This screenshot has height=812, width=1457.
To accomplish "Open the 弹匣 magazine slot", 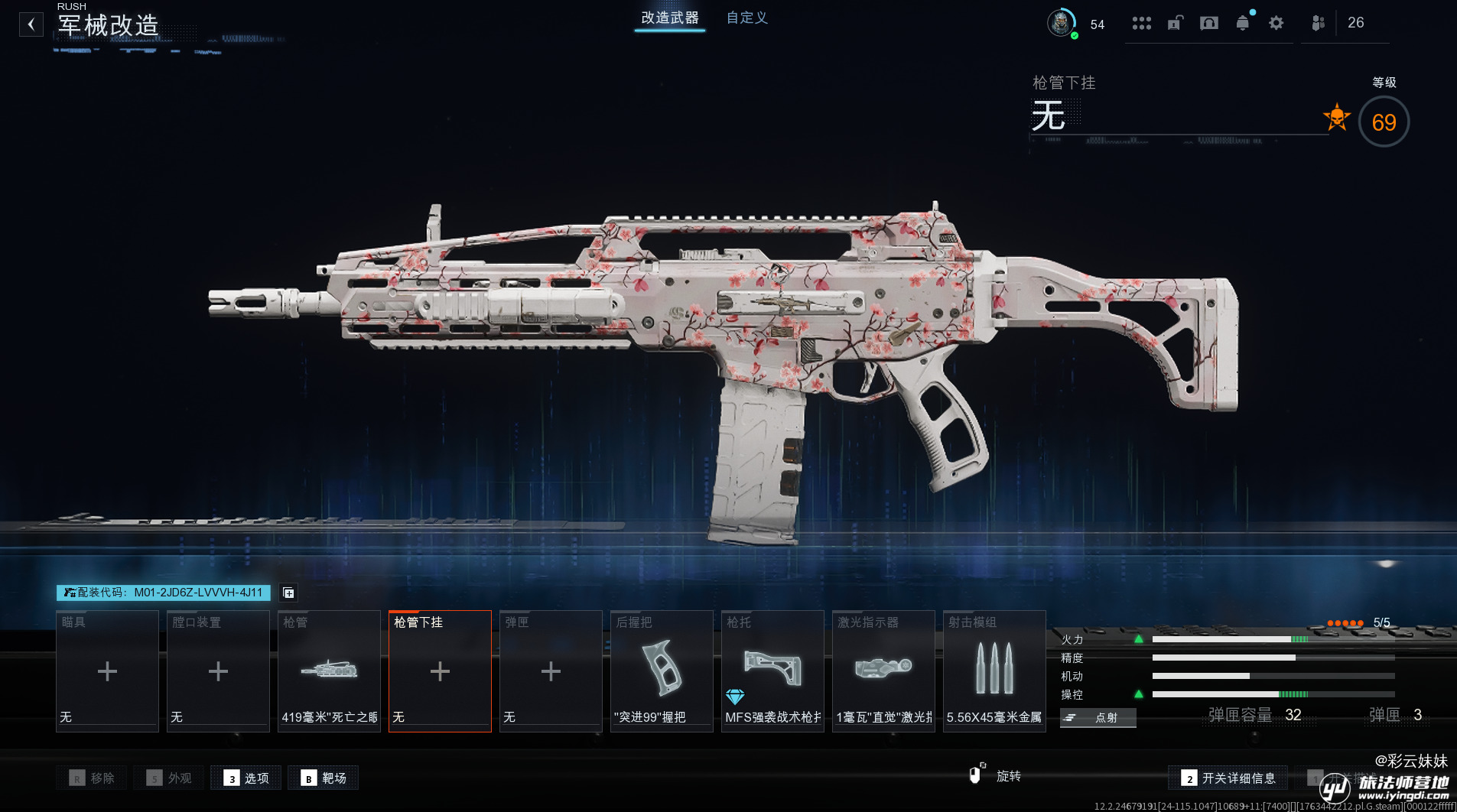I will point(551,671).
